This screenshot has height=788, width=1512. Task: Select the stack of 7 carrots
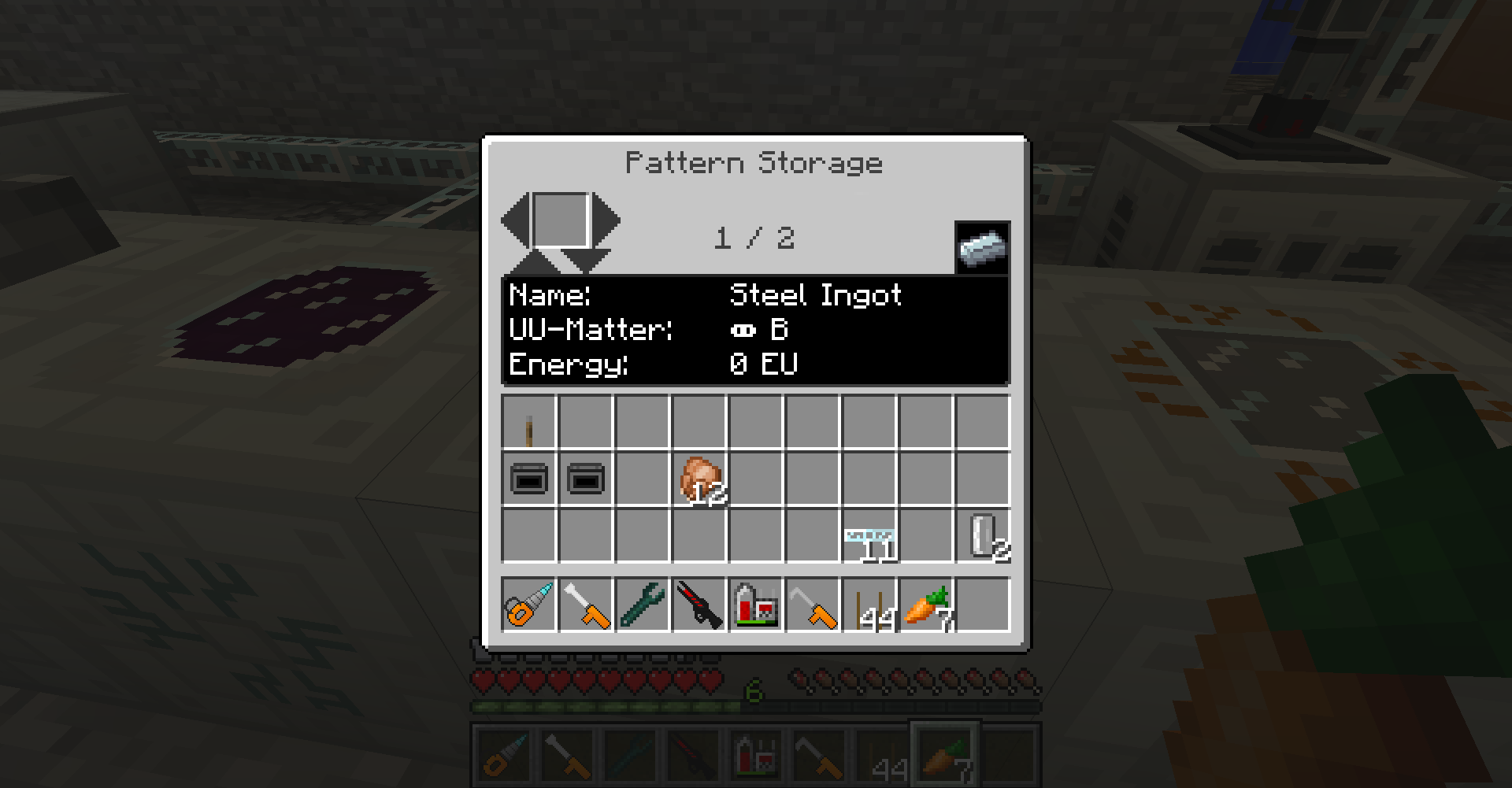coord(926,605)
